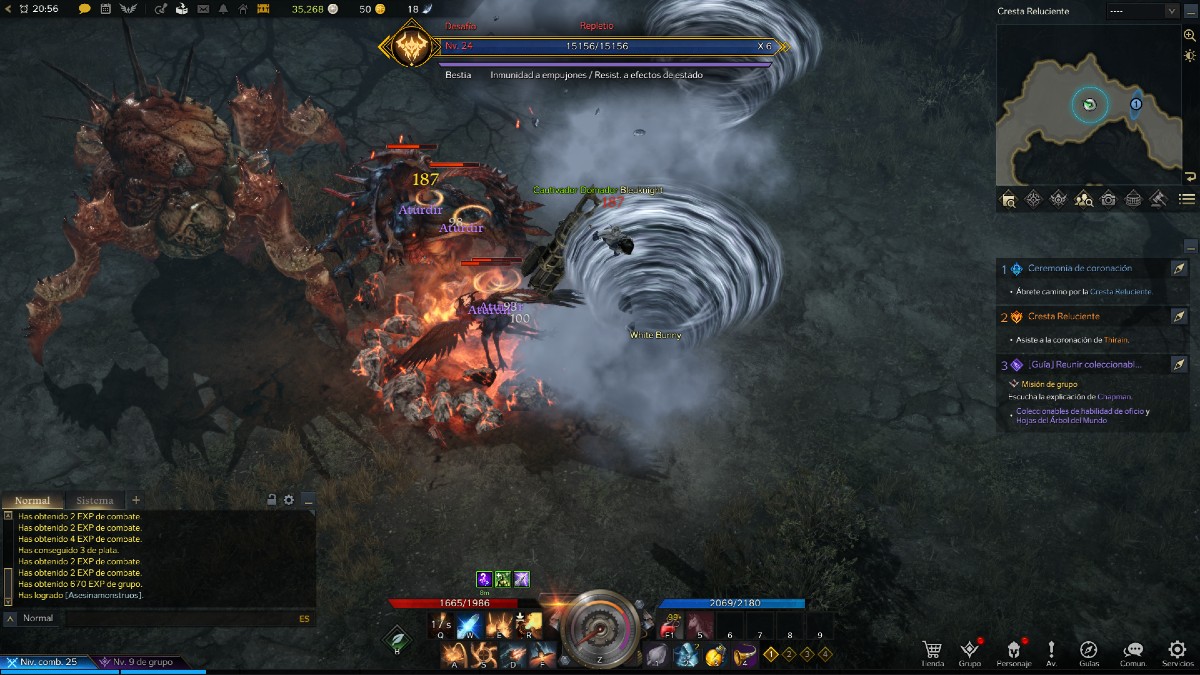Open the Grupo party menu
This screenshot has width=1200, height=675.
pyautogui.click(x=969, y=651)
